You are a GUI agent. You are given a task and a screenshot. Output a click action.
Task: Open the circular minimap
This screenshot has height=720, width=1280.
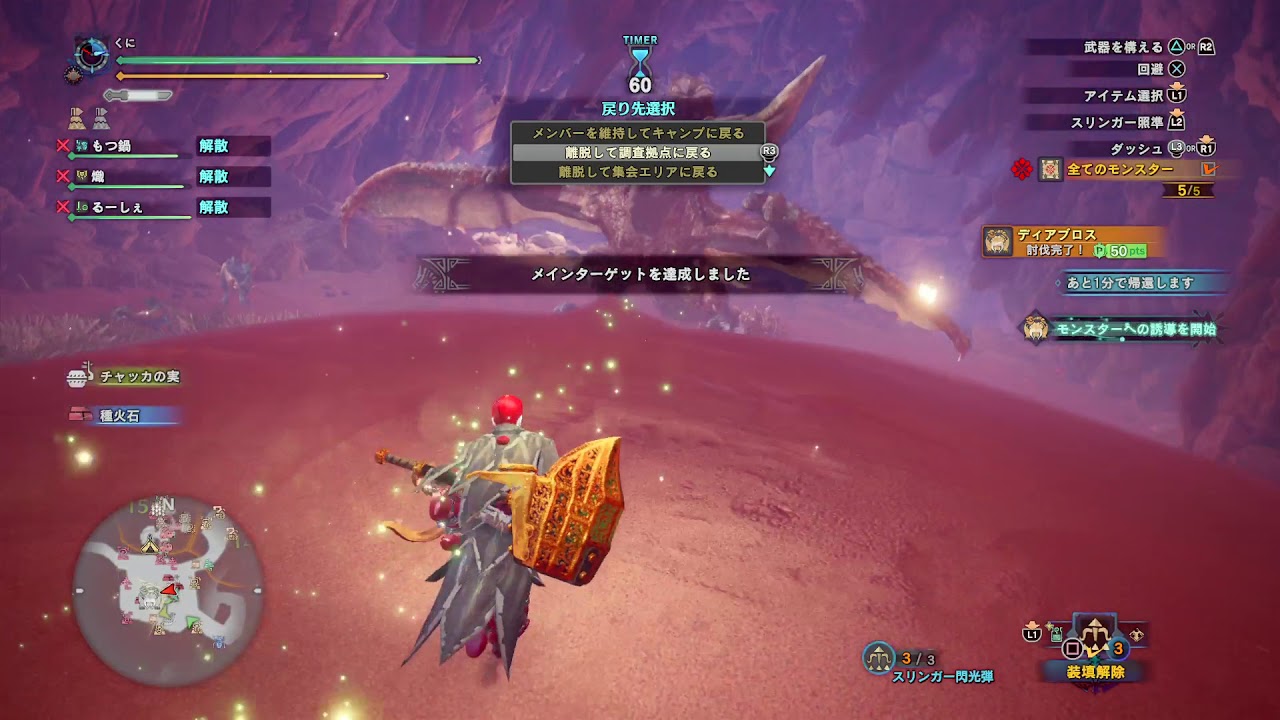pos(168,582)
